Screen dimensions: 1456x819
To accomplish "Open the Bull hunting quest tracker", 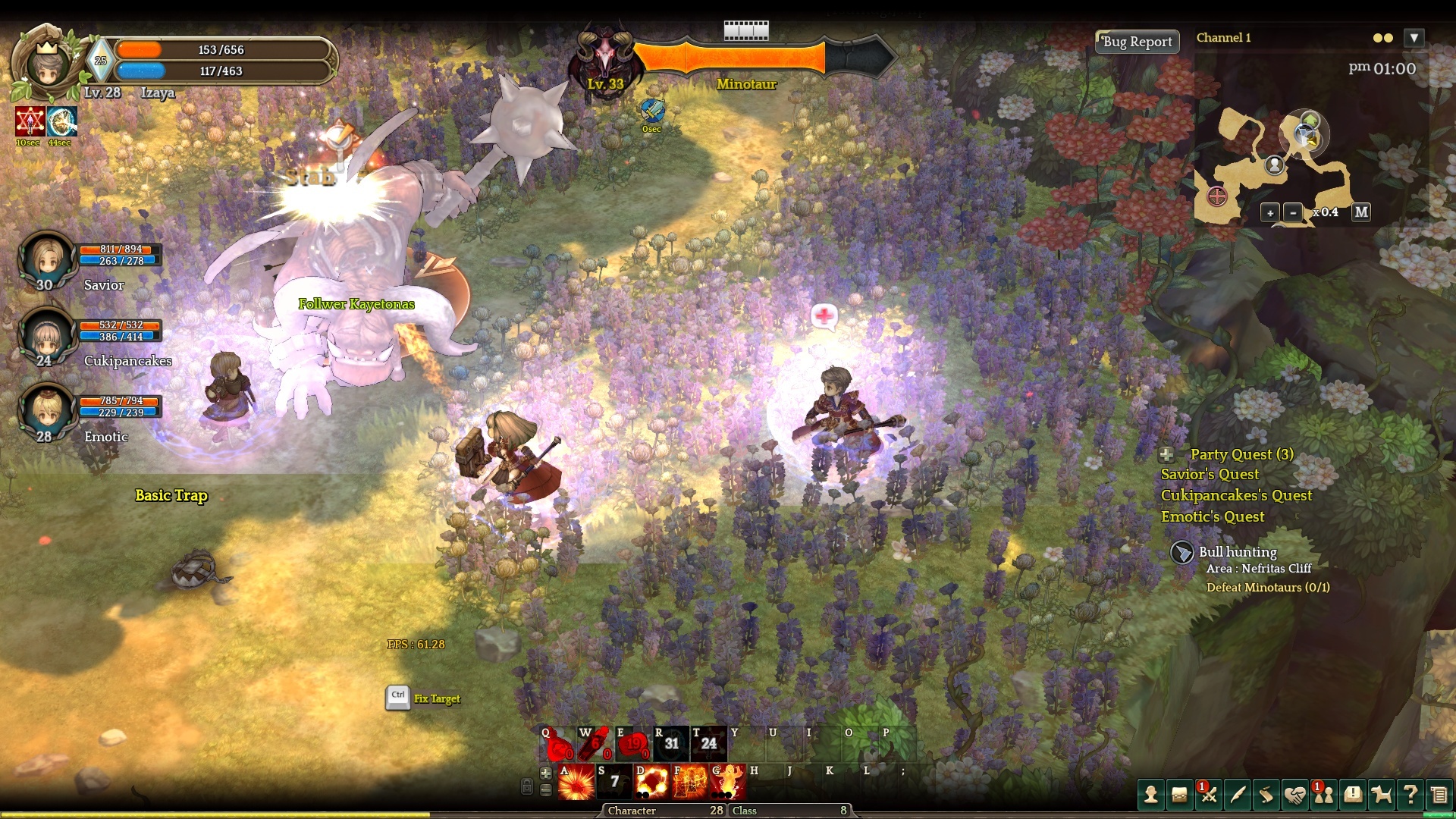I will pos(1182,552).
